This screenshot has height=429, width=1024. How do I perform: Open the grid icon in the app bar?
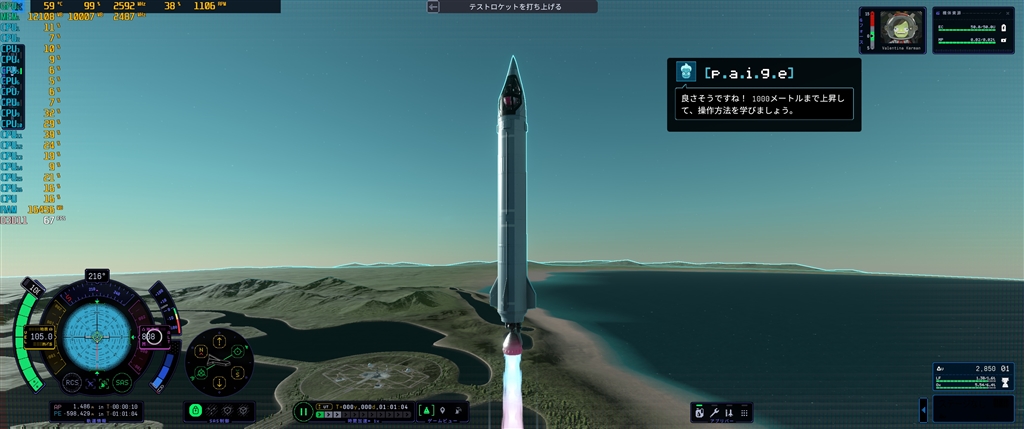742,412
